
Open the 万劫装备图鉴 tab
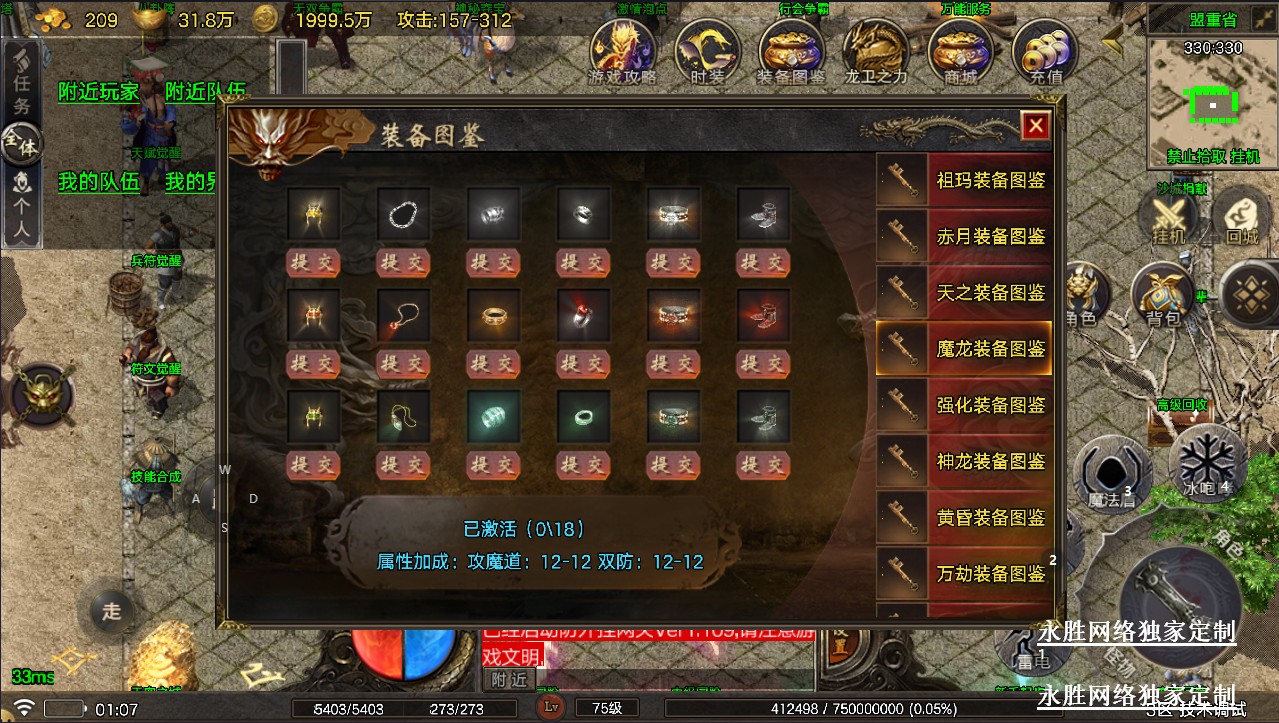click(964, 573)
